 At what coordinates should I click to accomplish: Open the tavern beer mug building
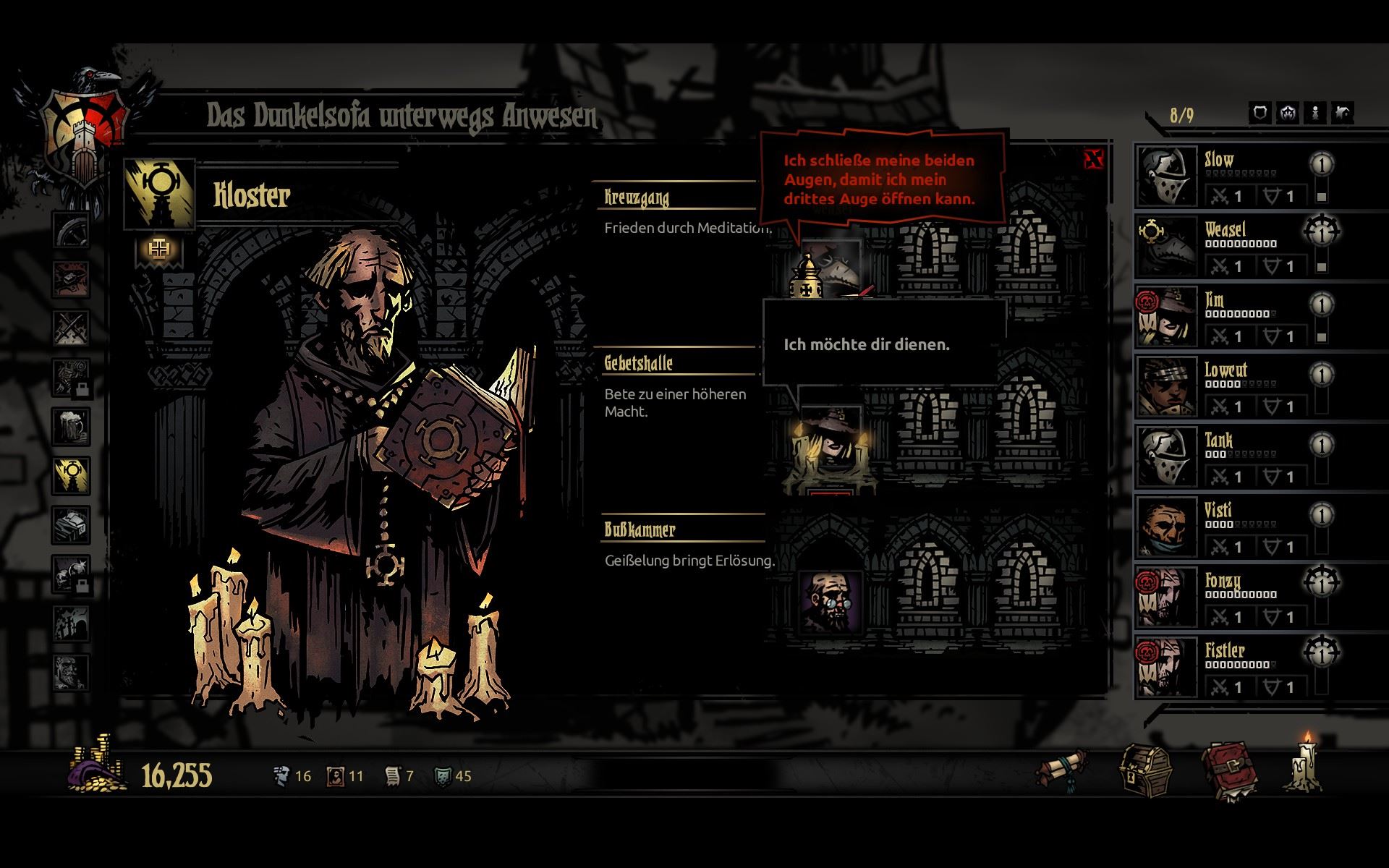[71, 426]
